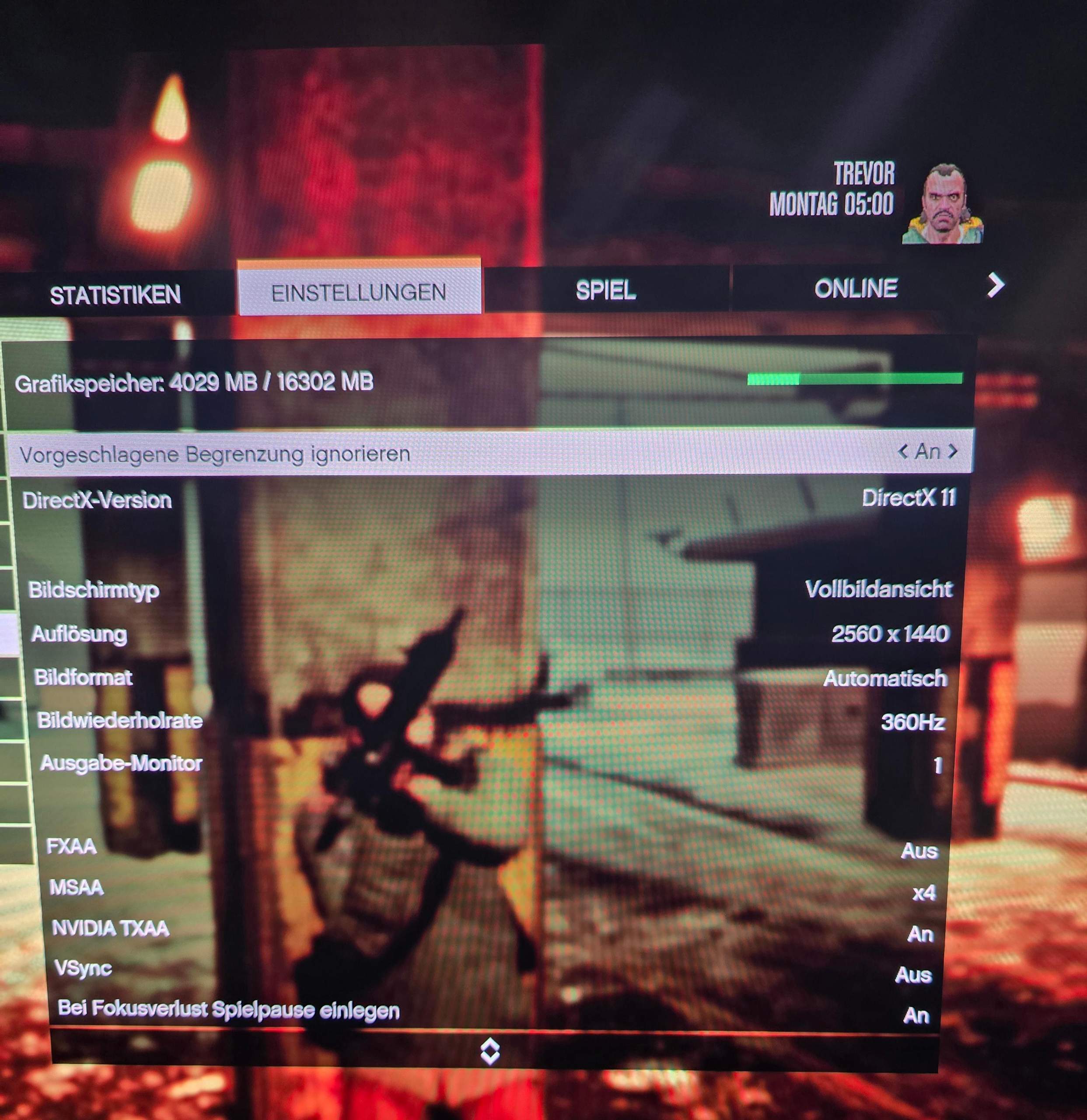
Task: Turn off NVIDIA TXAA
Action: tap(923, 934)
